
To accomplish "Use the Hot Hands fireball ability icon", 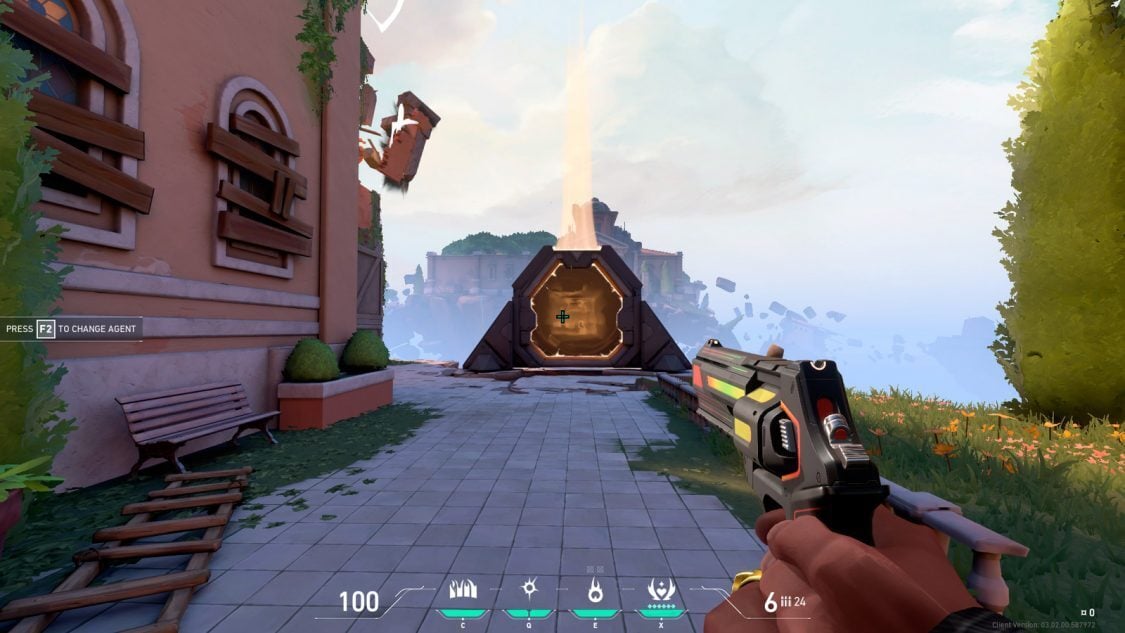I will (595, 590).
